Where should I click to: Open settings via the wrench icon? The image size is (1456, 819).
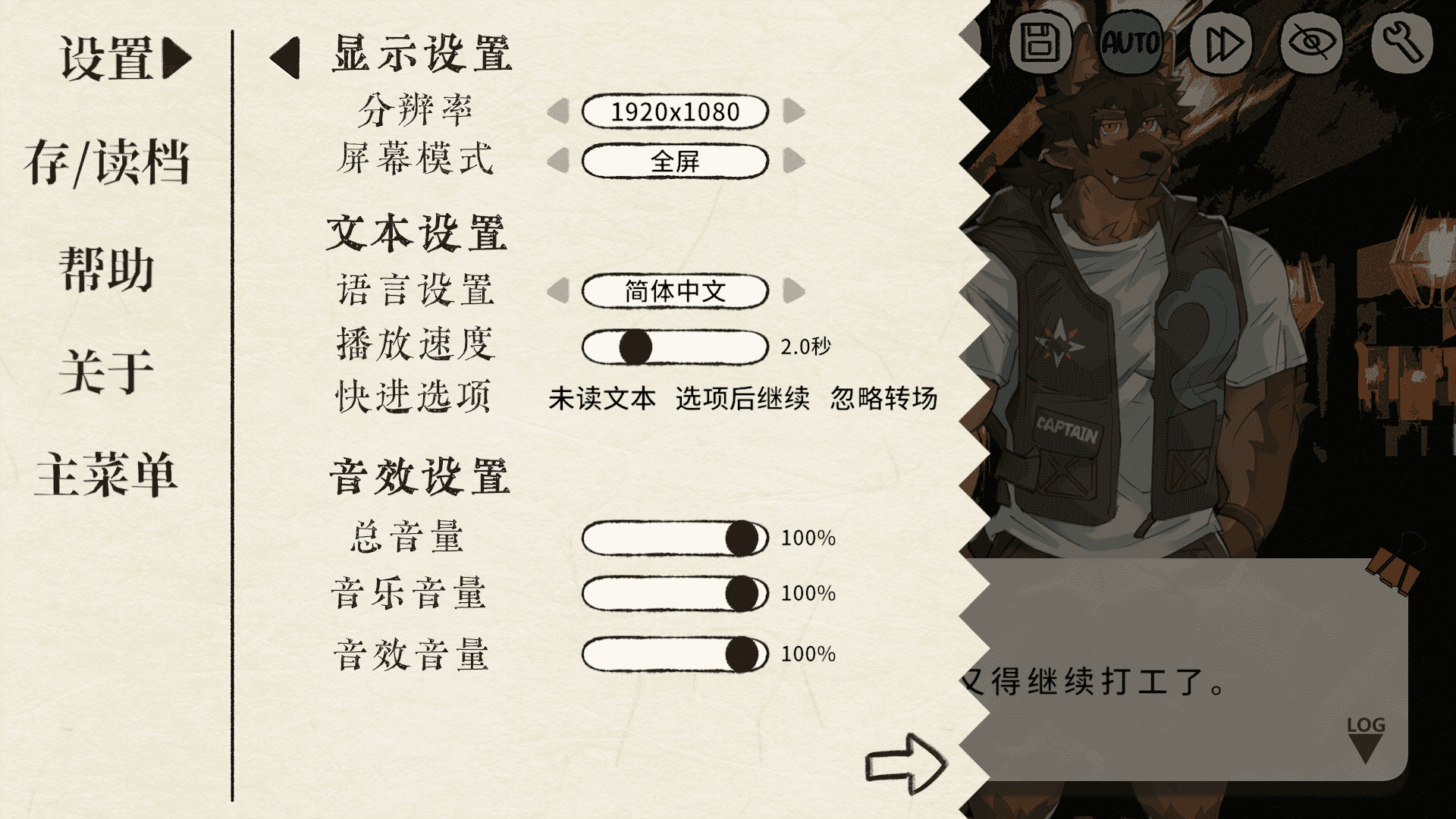click(x=1404, y=43)
